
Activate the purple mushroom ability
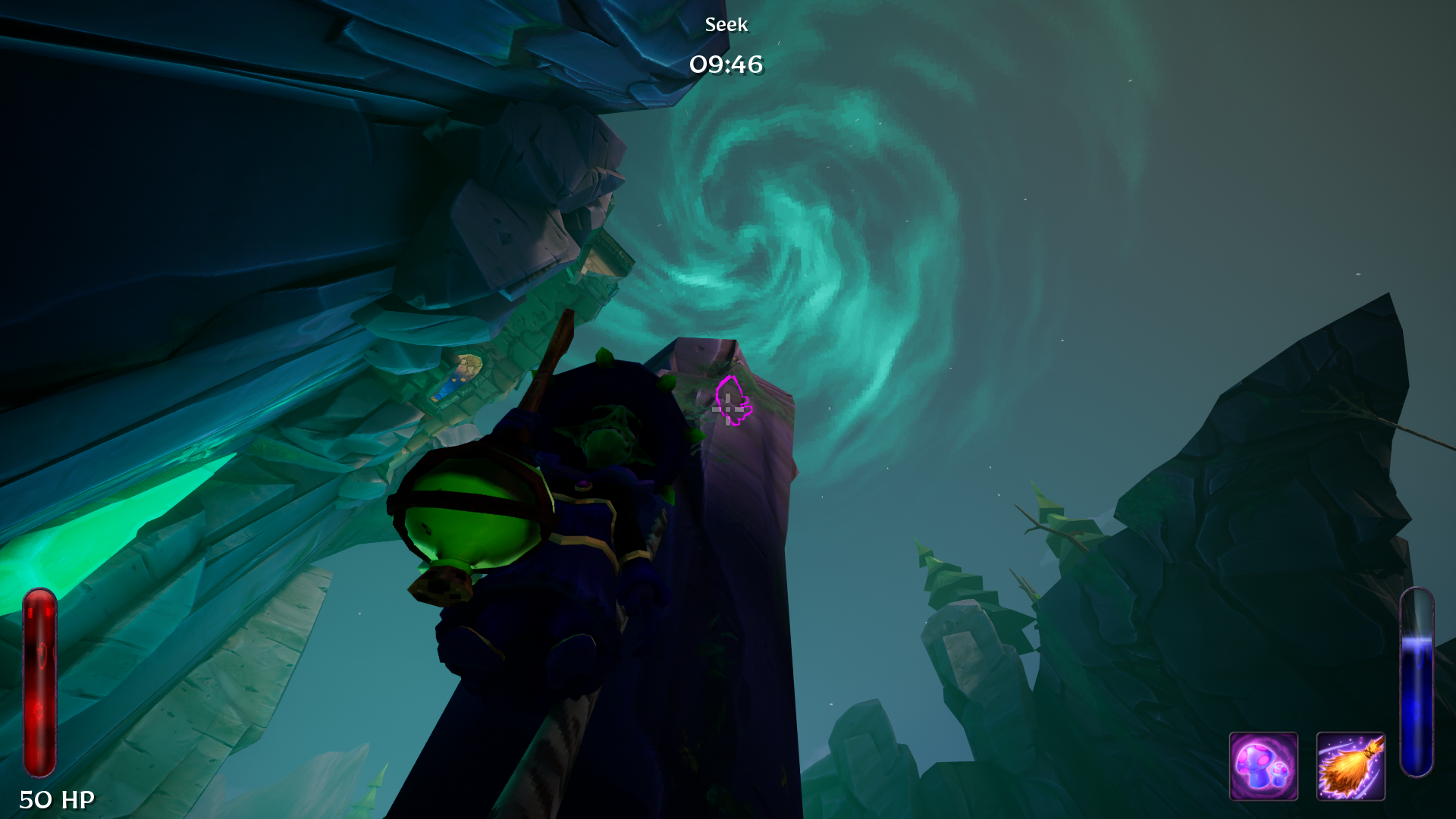[x=1263, y=766]
